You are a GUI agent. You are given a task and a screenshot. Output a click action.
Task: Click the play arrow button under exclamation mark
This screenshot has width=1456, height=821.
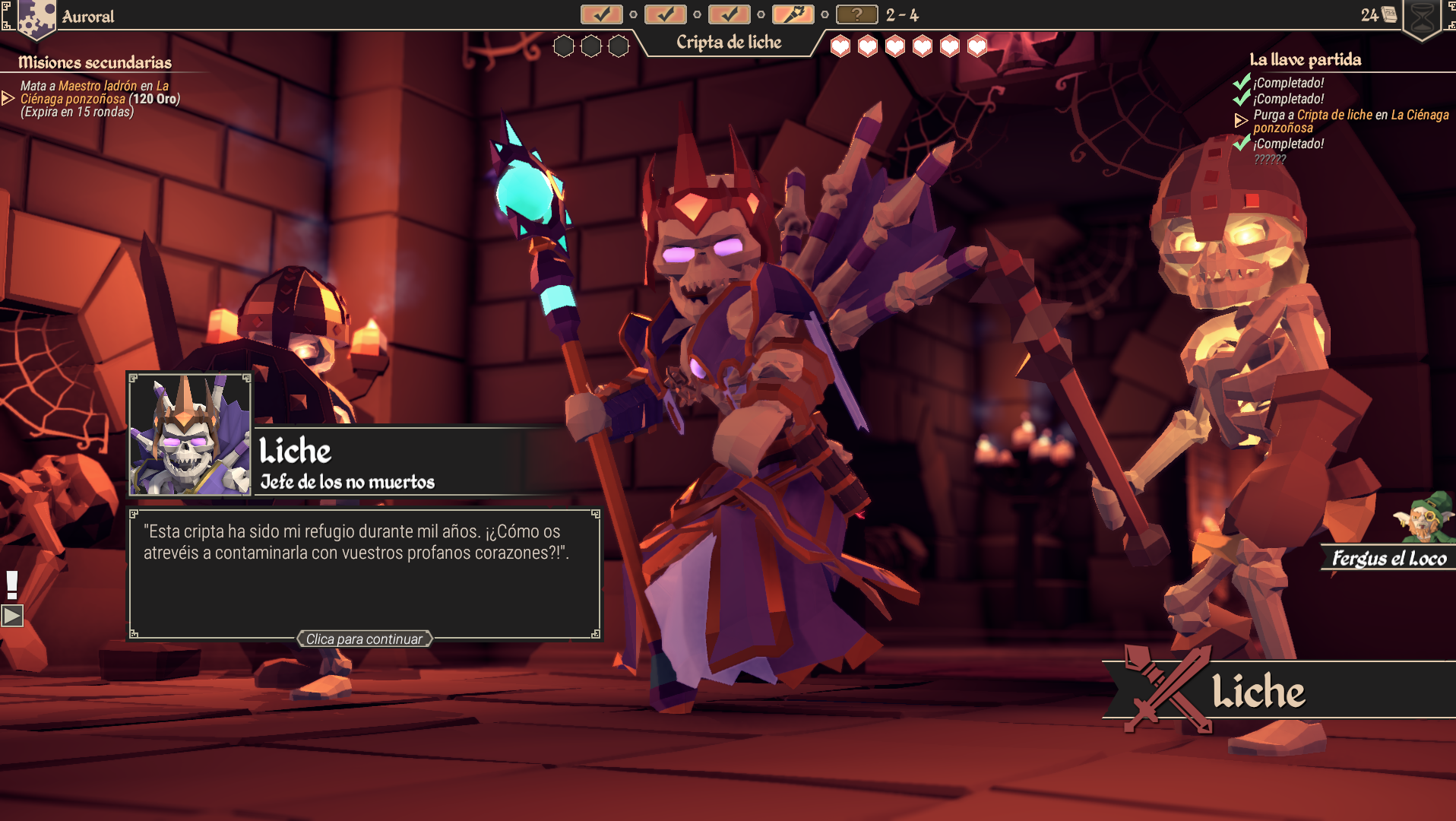point(12,615)
